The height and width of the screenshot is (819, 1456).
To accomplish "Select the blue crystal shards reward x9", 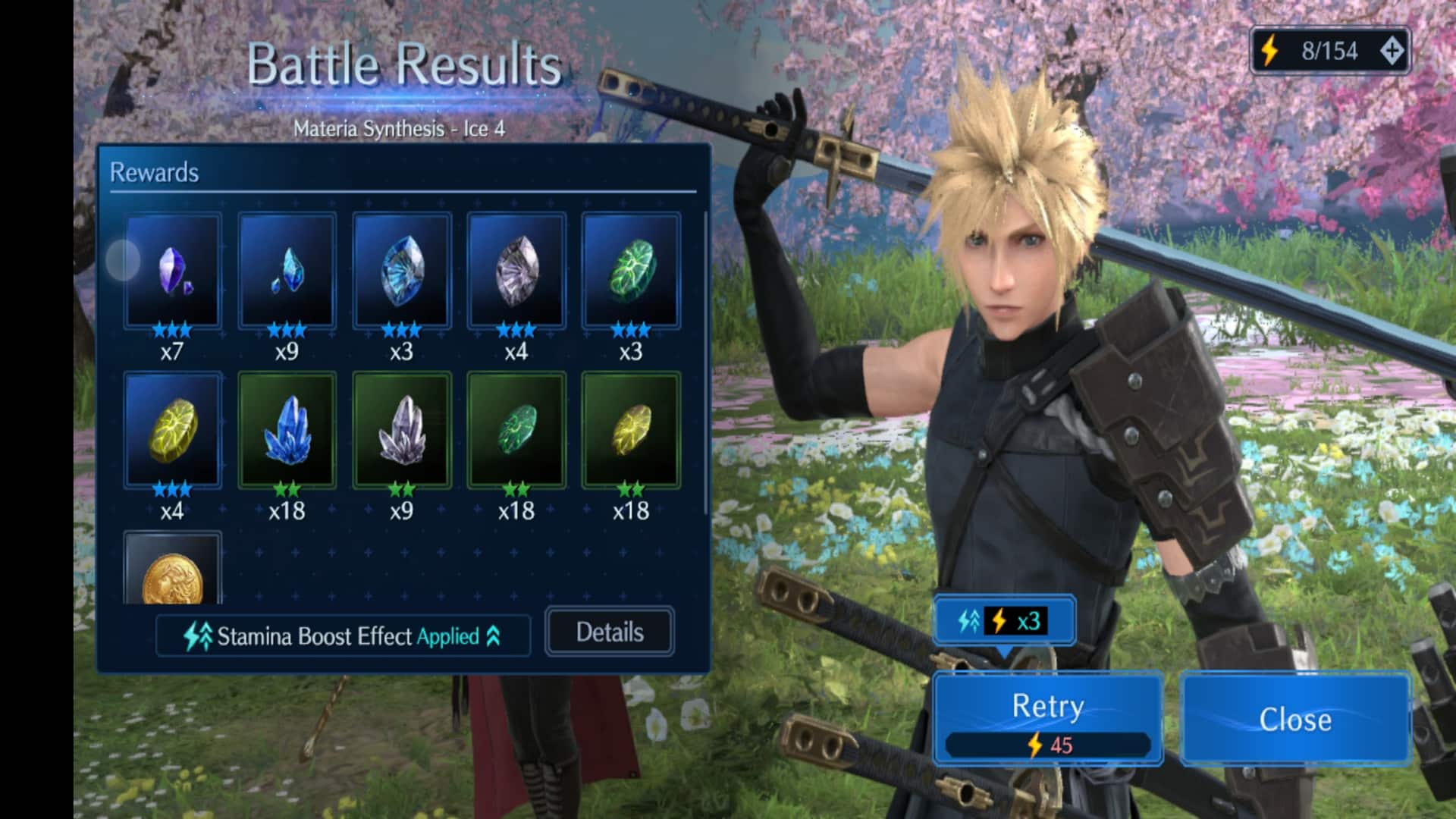I will click(x=288, y=271).
